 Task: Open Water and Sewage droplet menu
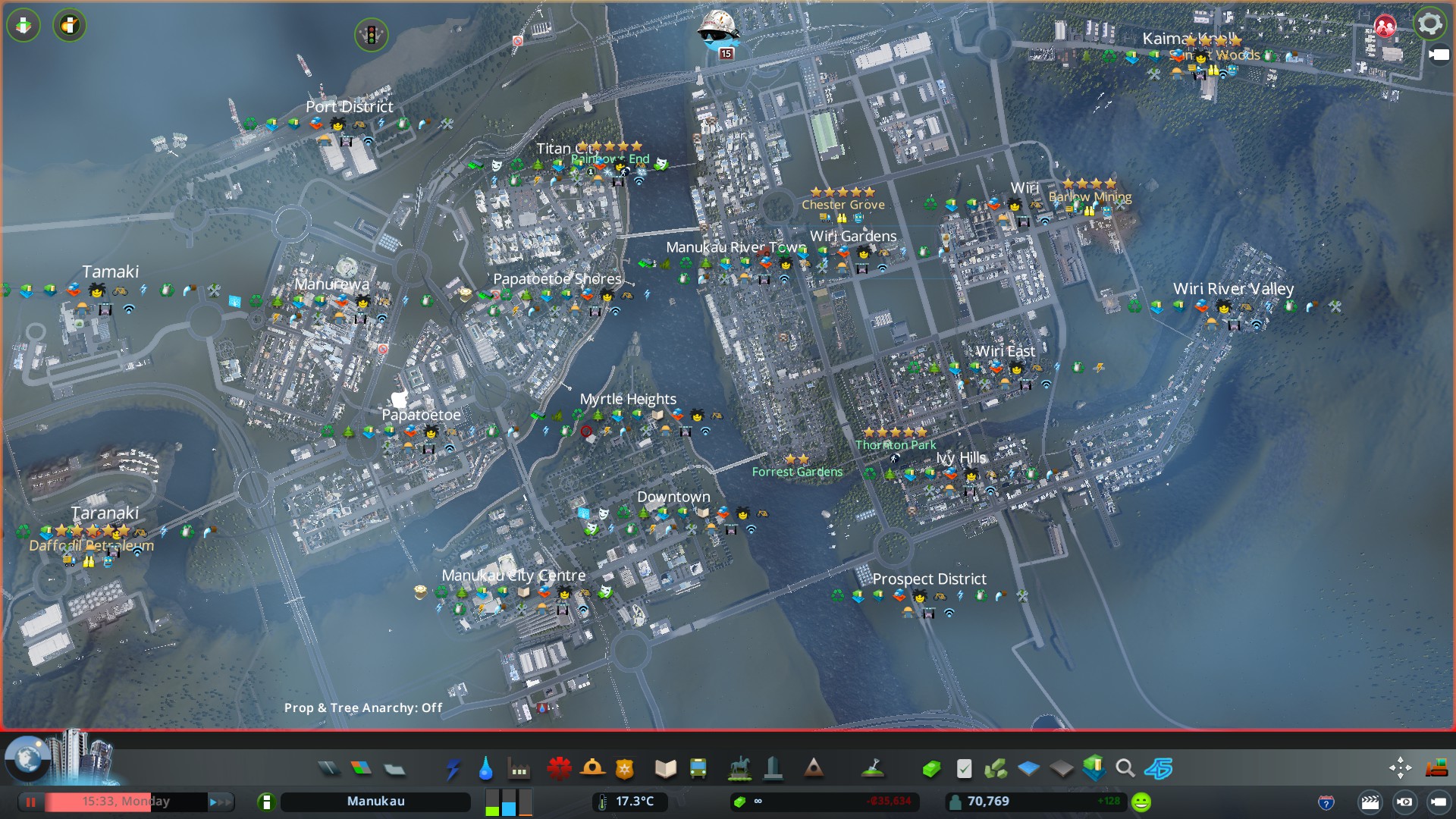coord(485,769)
